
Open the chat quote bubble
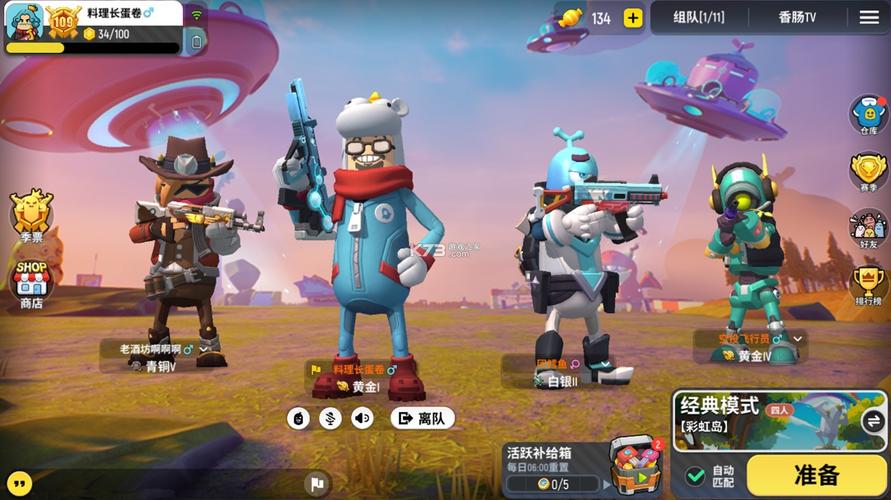pyautogui.click(x=19, y=483)
